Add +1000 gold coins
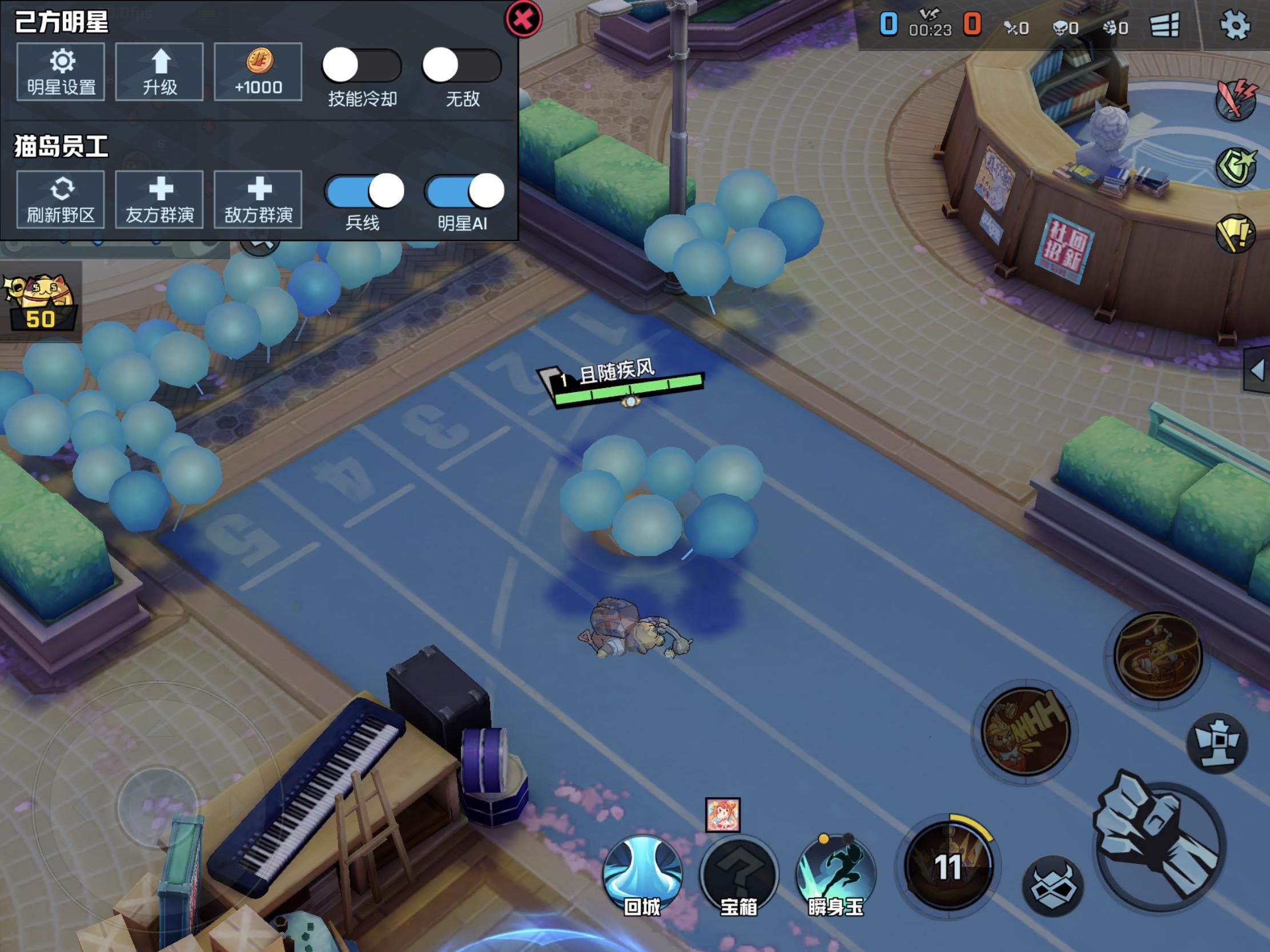 (258, 72)
